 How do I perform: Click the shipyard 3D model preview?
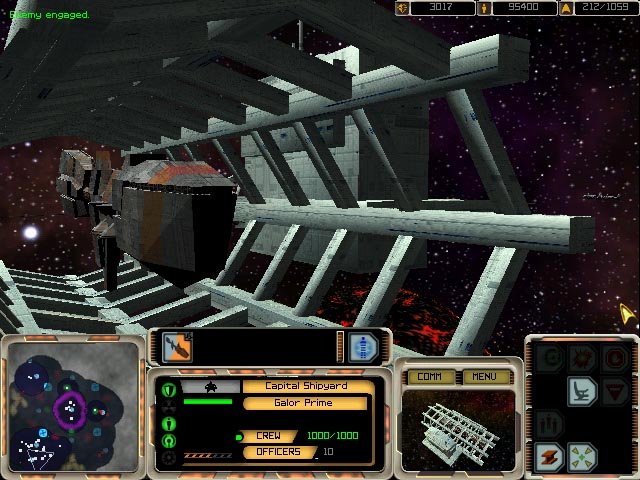[x=458, y=428]
